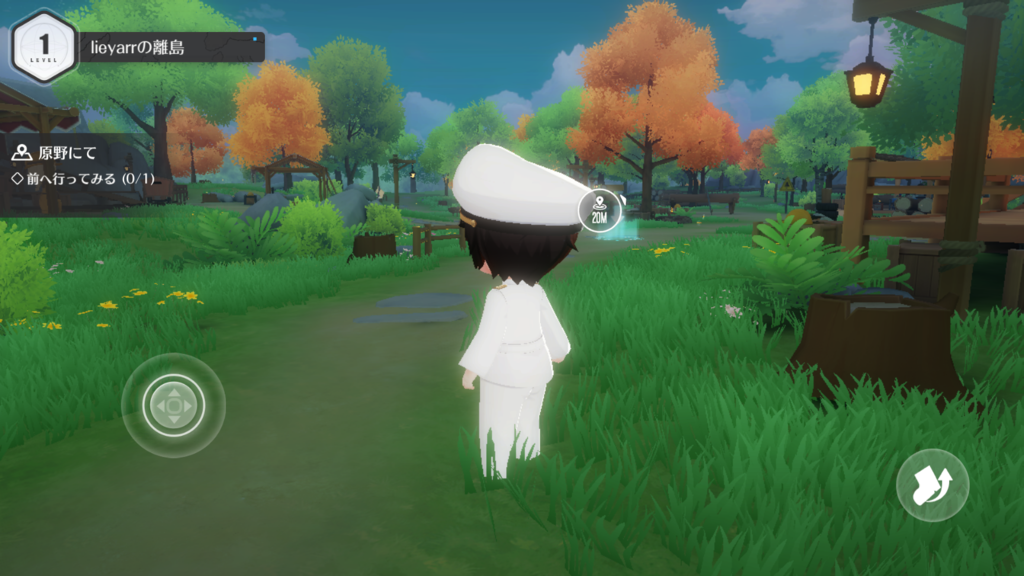Tap the 20M waypoint marker
Viewport: 1024px width, 576px height.
point(600,208)
